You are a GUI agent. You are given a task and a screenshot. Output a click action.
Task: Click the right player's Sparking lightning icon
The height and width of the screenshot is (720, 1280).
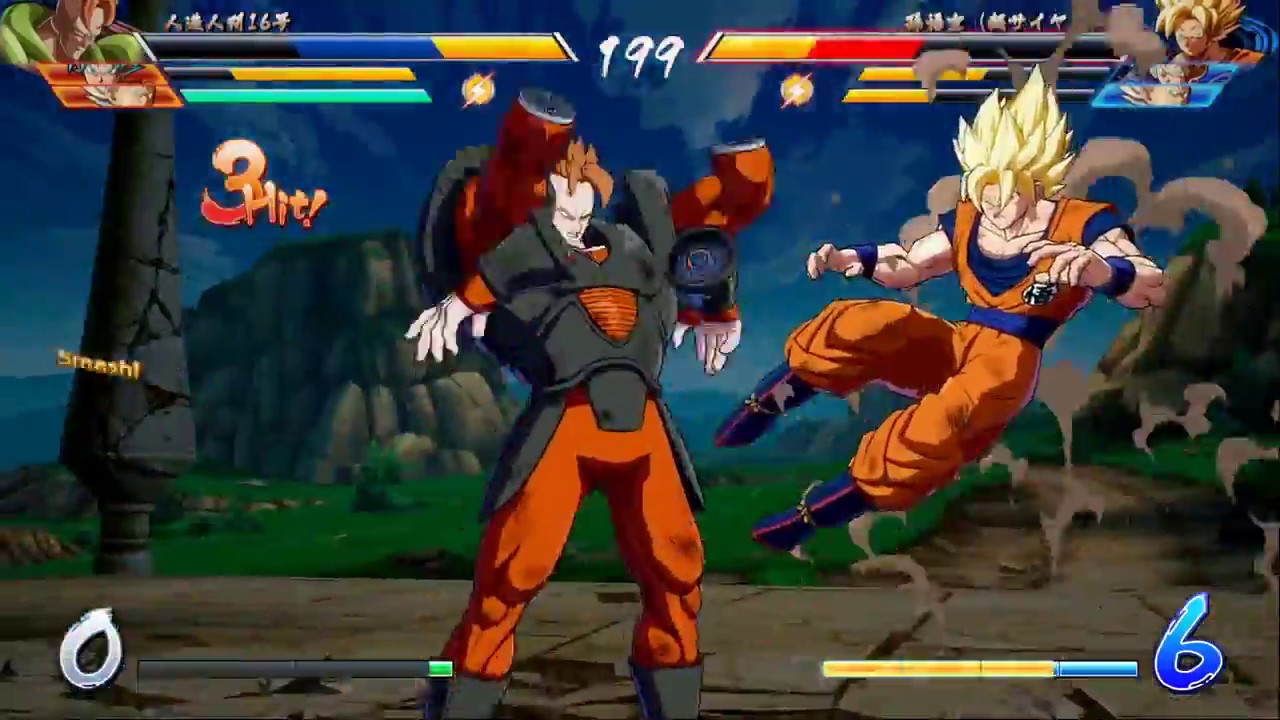point(795,88)
